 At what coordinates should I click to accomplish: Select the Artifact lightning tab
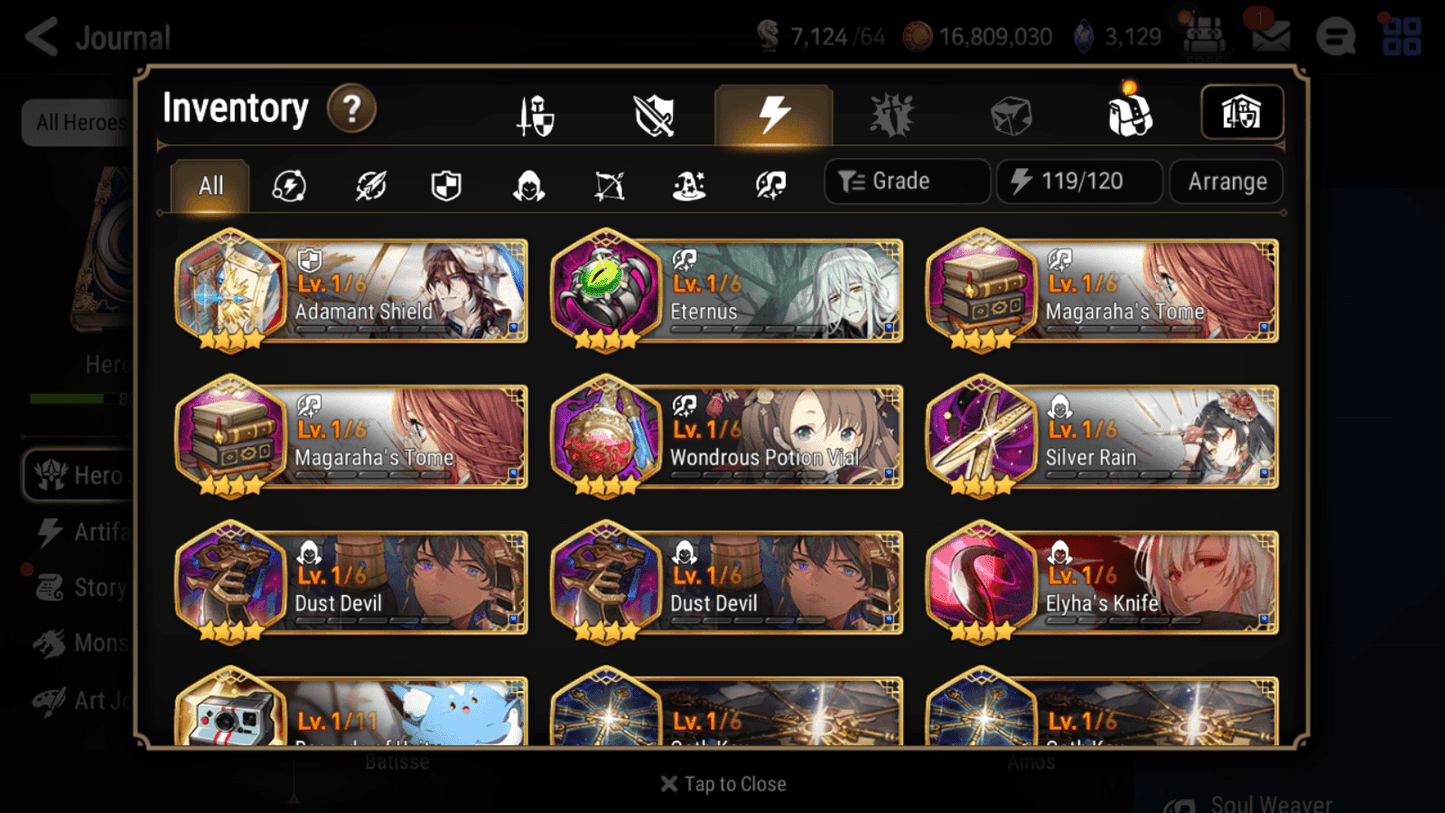[775, 113]
